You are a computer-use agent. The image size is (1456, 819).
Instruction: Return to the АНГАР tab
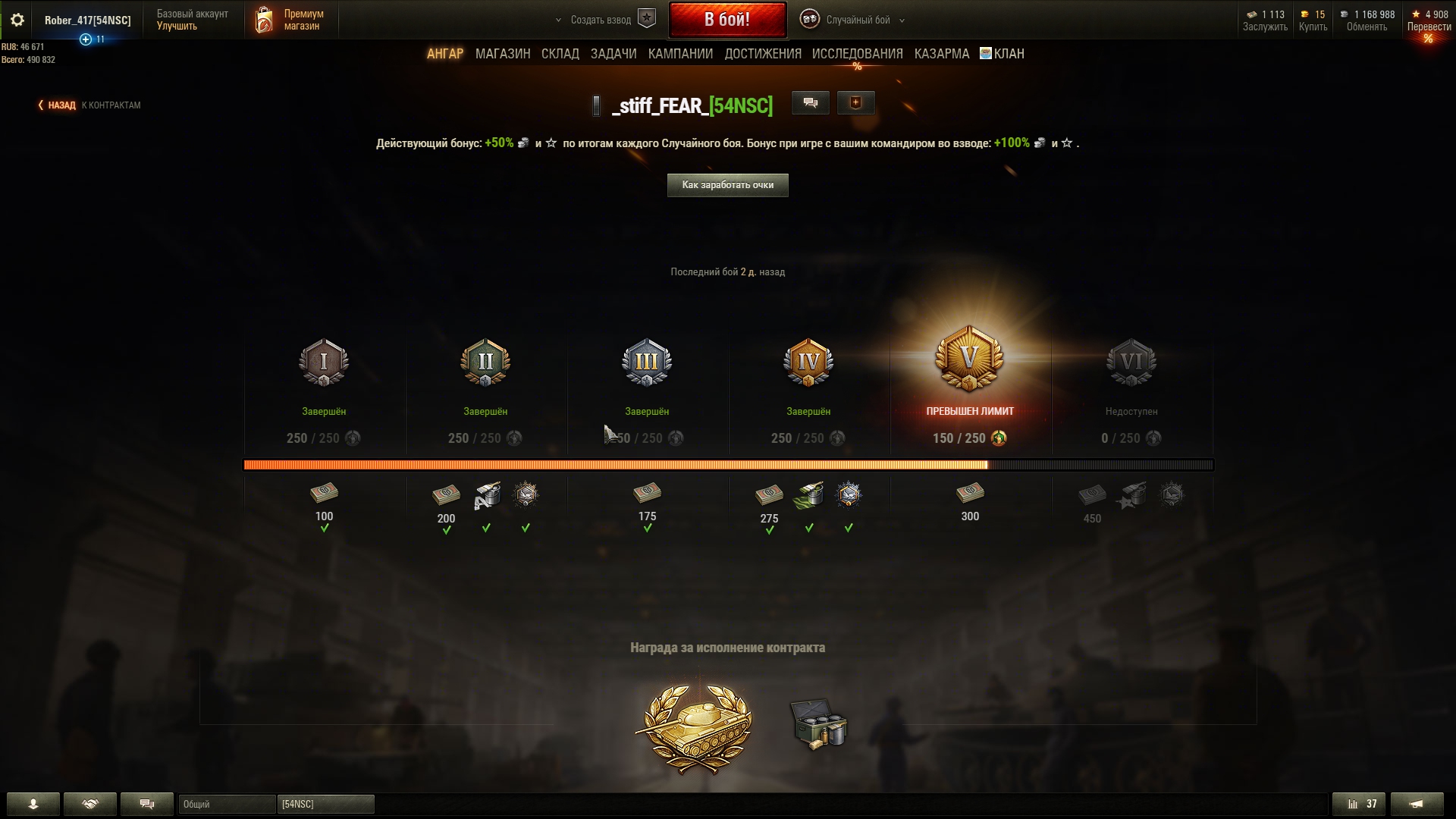click(444, 54)
